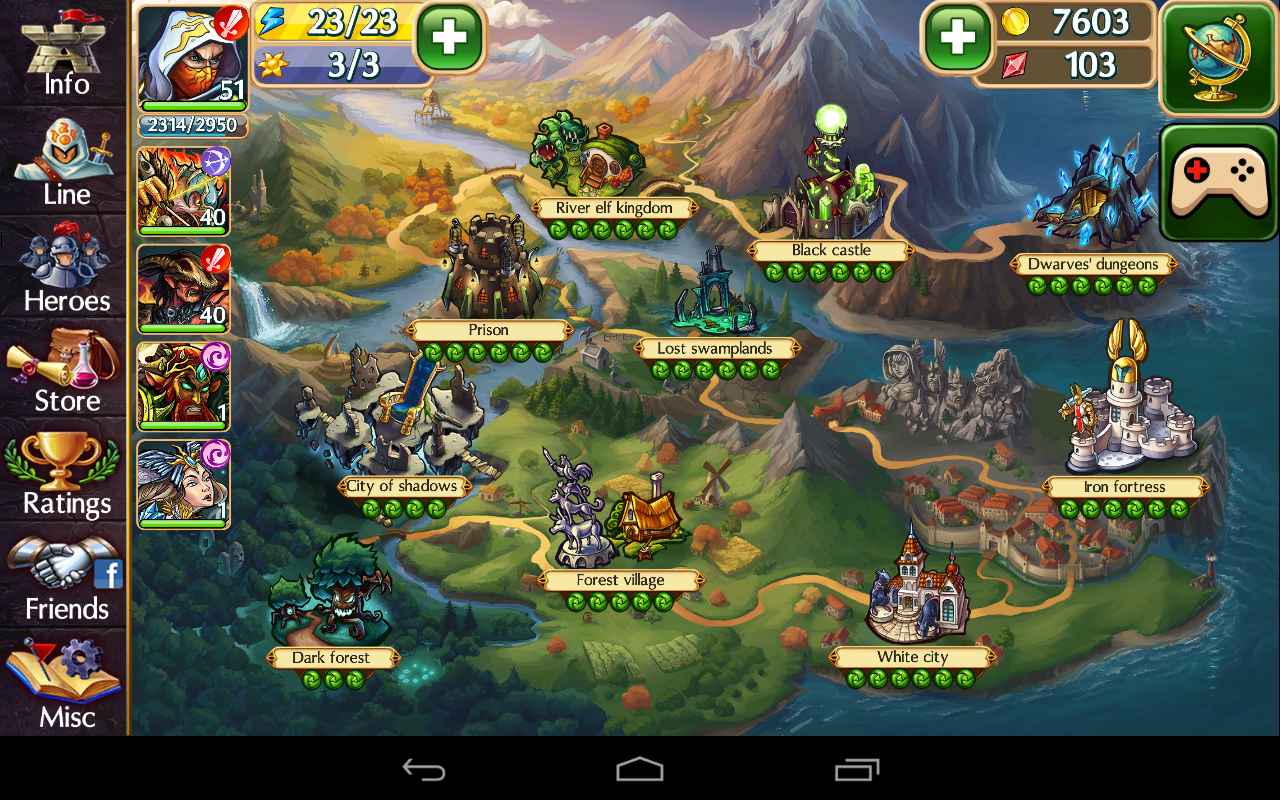The image size is (1280, 800).
Task: Open the White city location
Action: coord(915,656)
